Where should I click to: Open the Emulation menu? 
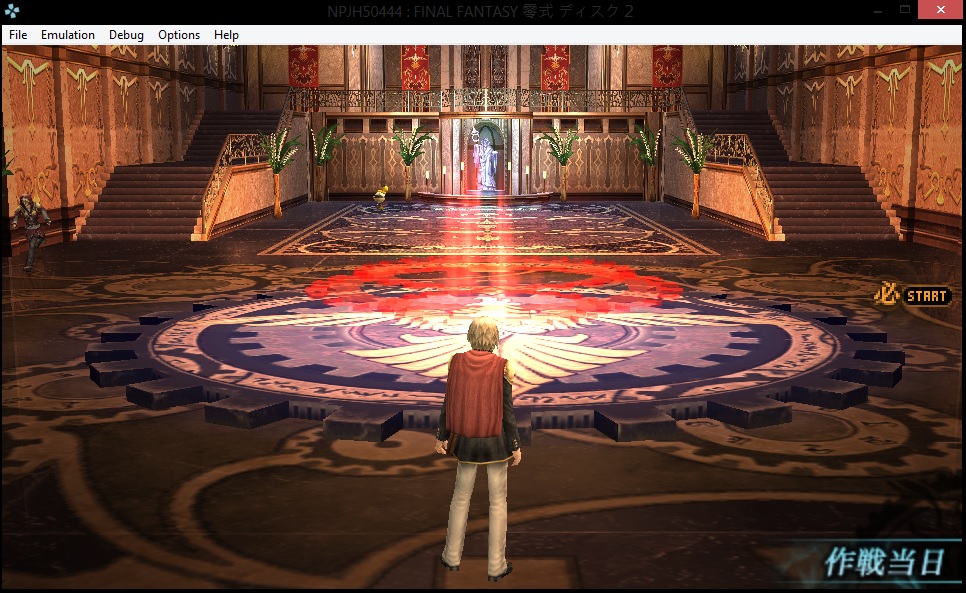pyautogui.click(x=68, y=35)
